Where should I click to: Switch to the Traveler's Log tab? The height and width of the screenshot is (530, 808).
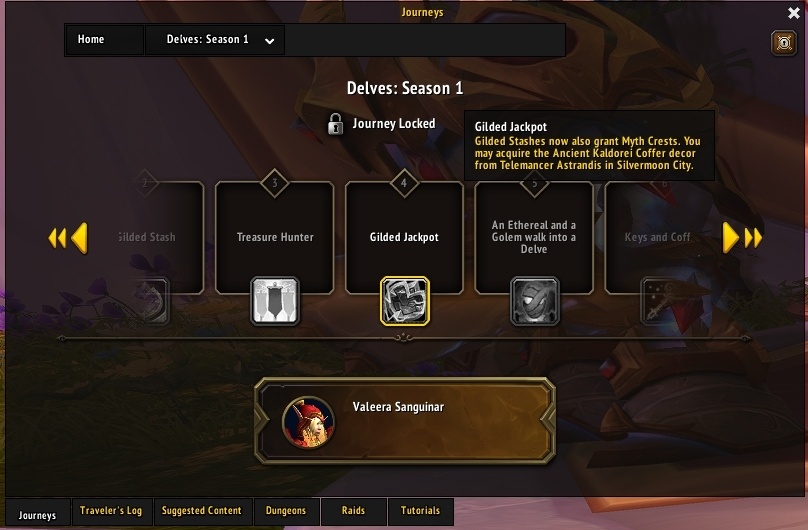(112, 511)
